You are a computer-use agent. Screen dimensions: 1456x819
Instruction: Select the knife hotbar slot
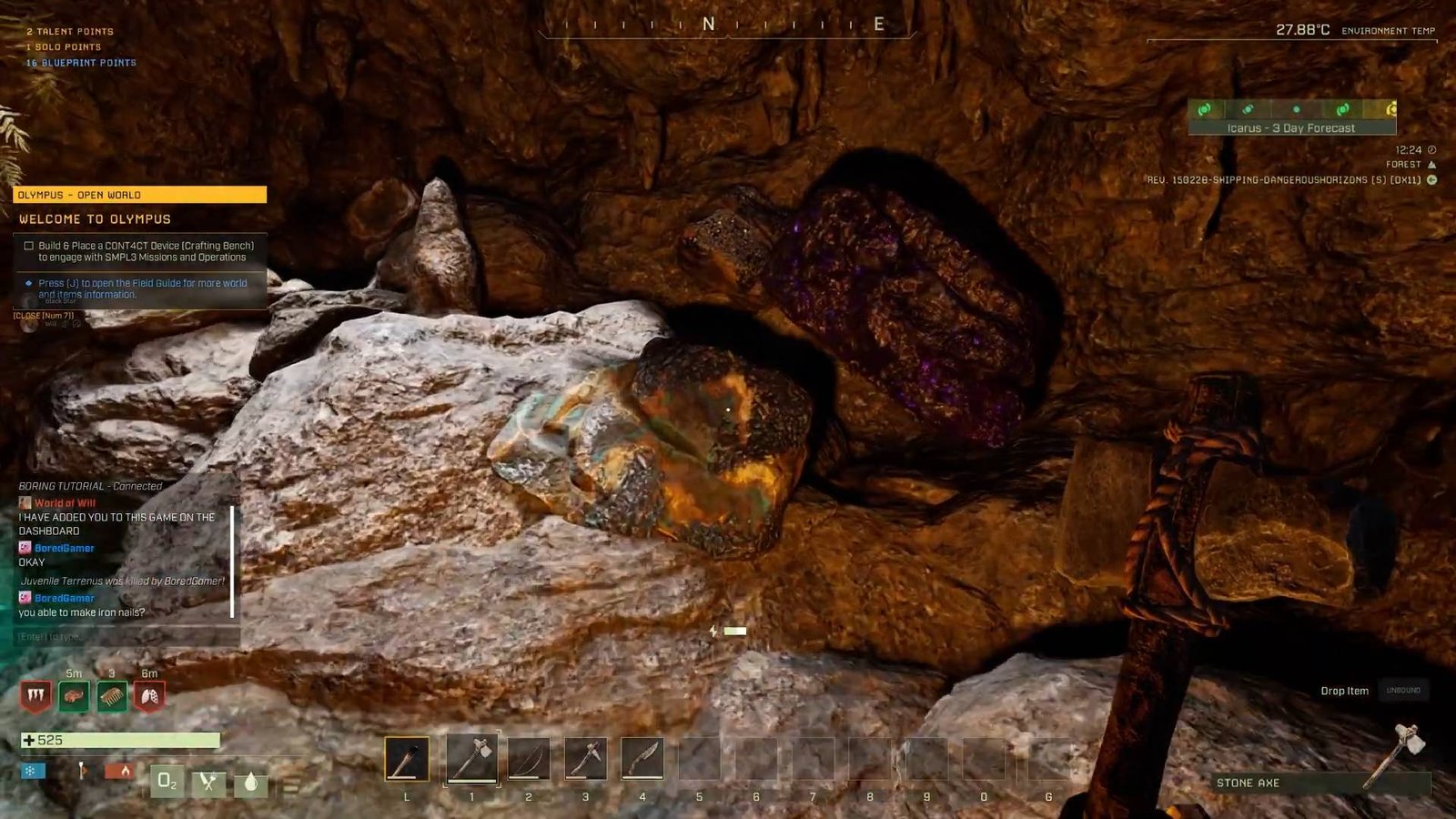coord(642,759)
